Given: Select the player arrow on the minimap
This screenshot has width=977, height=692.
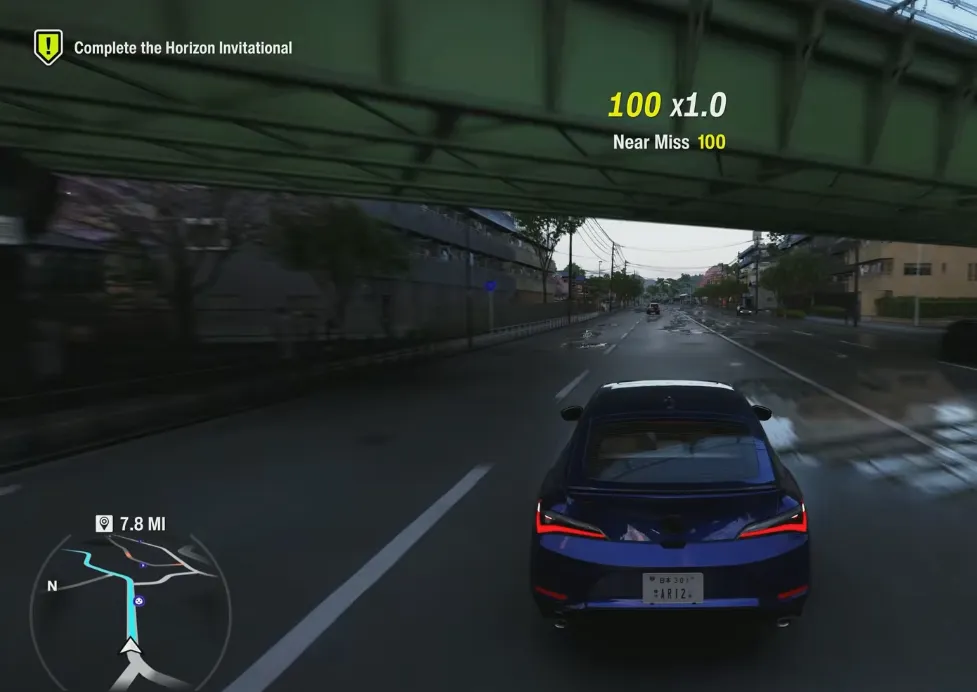Looking at the screenshot, I should point(130,647).
